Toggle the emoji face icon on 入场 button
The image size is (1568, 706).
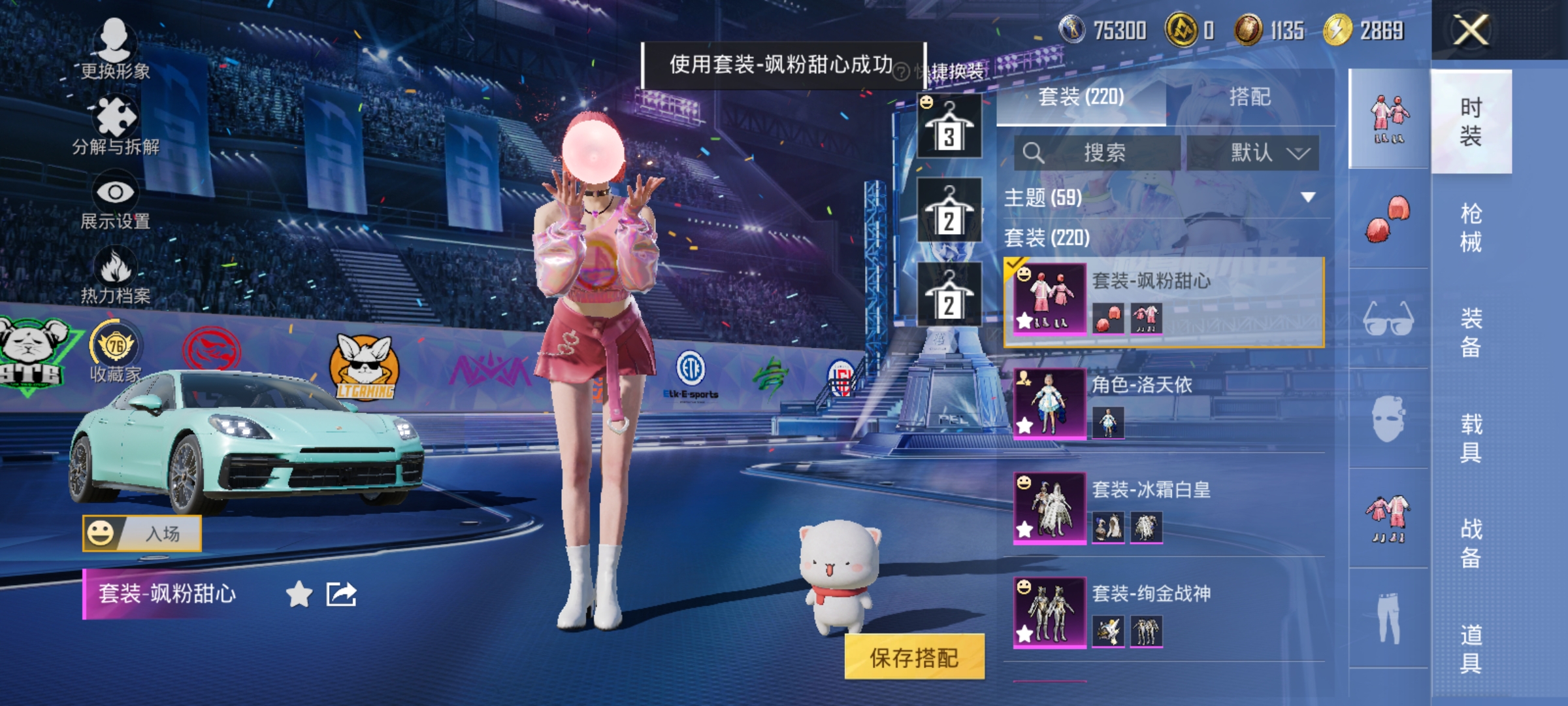(x=101, y=534)
